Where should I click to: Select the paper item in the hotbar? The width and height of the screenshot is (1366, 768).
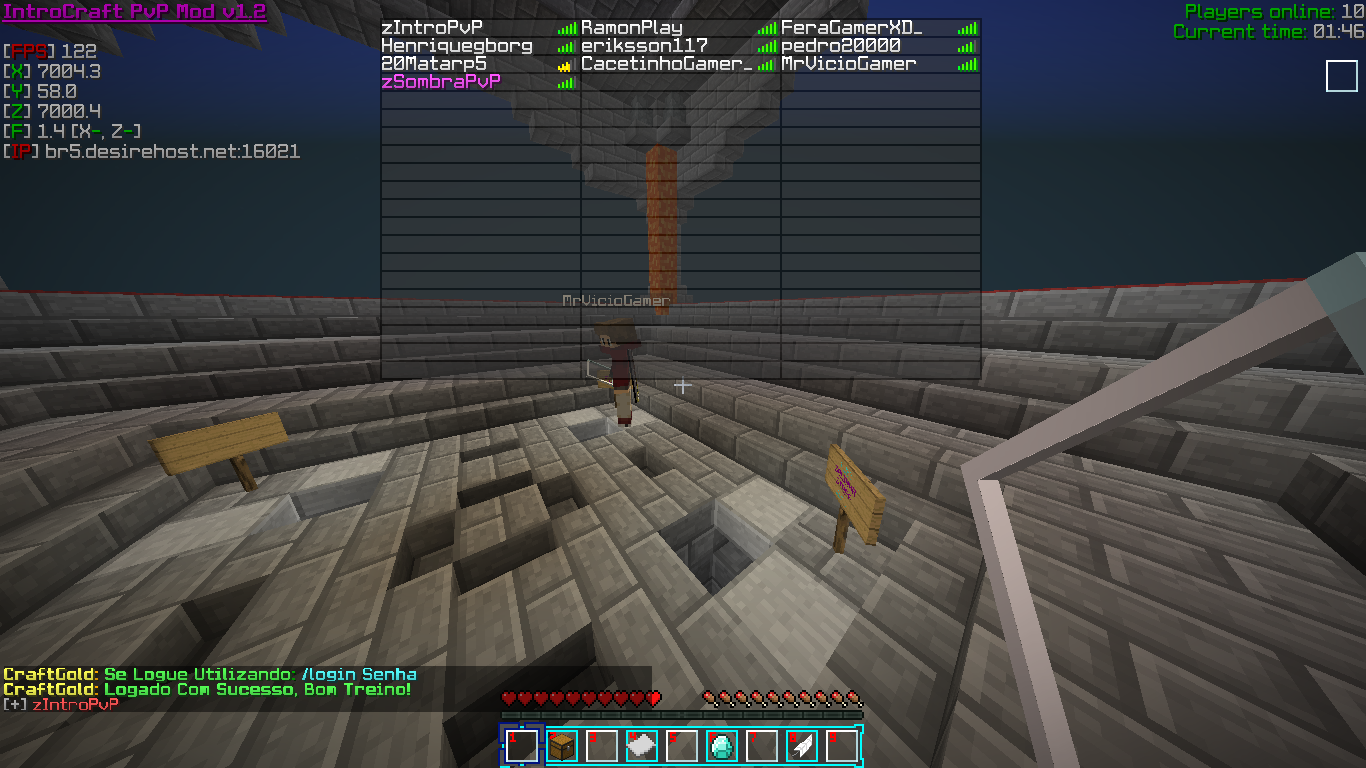pos(642,746)
